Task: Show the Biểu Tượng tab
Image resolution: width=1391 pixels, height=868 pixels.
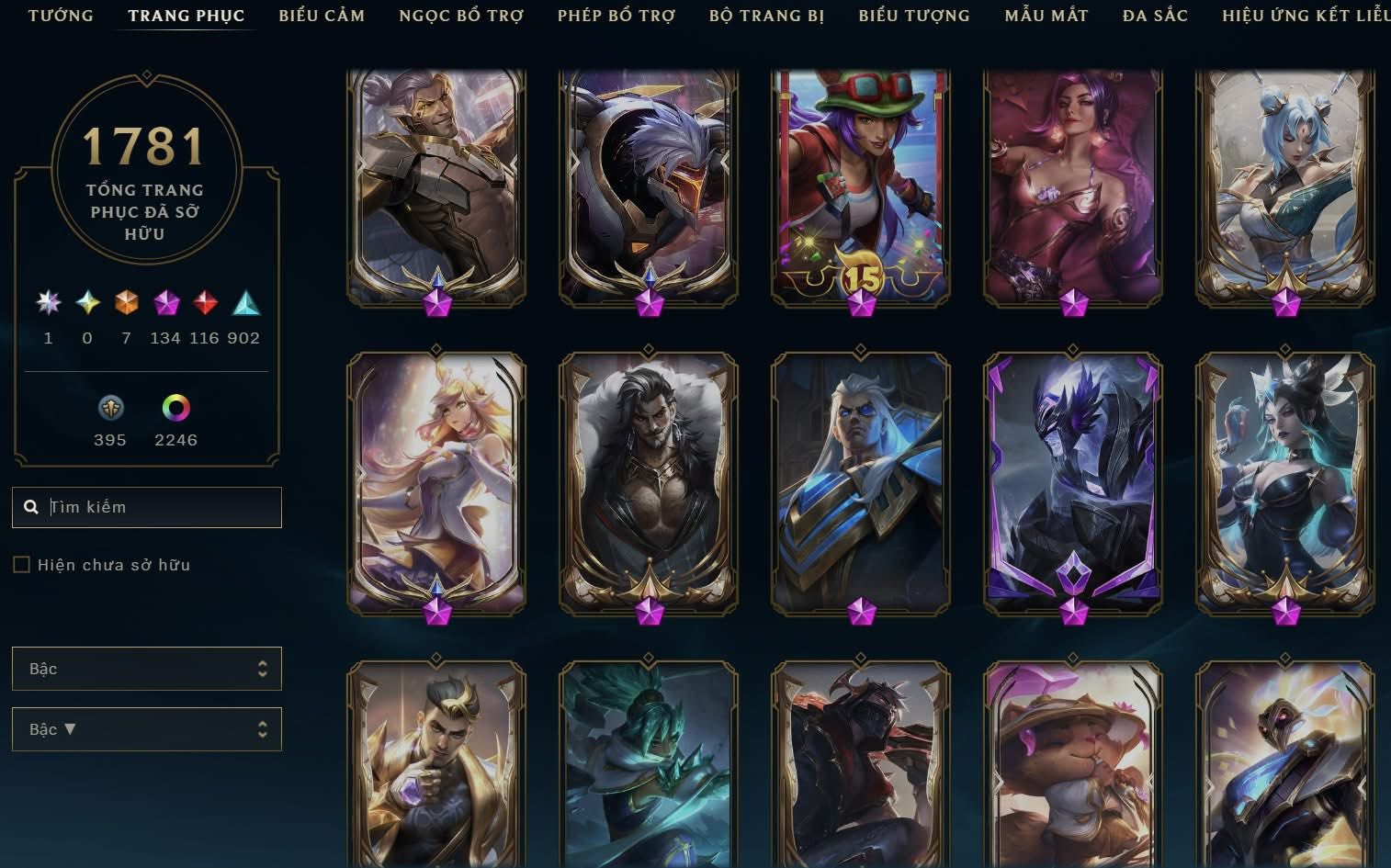Action: [x=913, y=16]
